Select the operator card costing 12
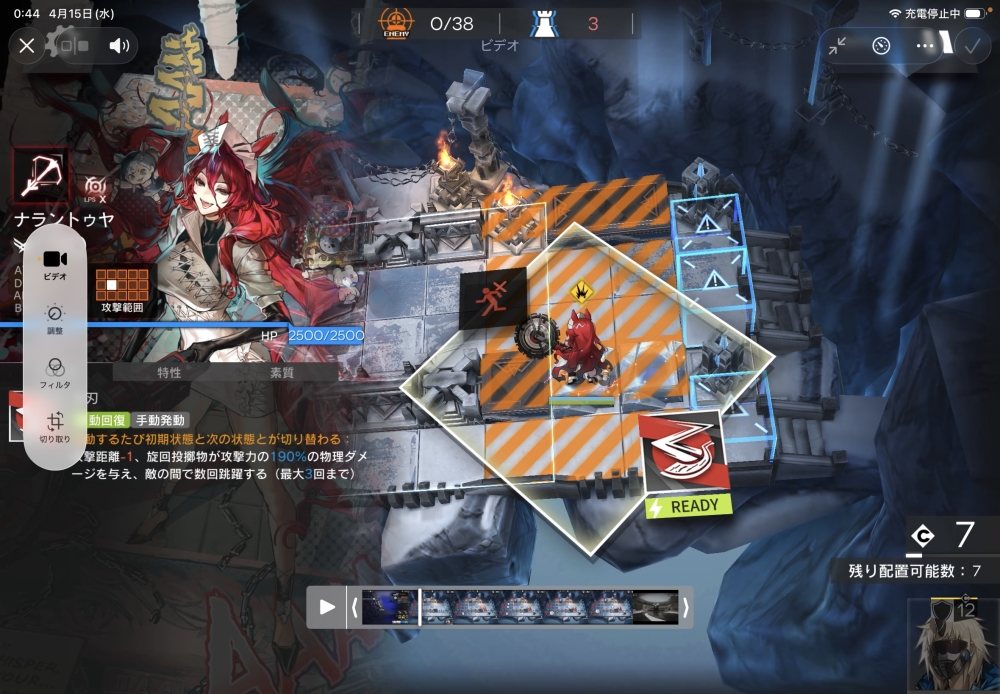1000x694 pixels. [951, 643]
